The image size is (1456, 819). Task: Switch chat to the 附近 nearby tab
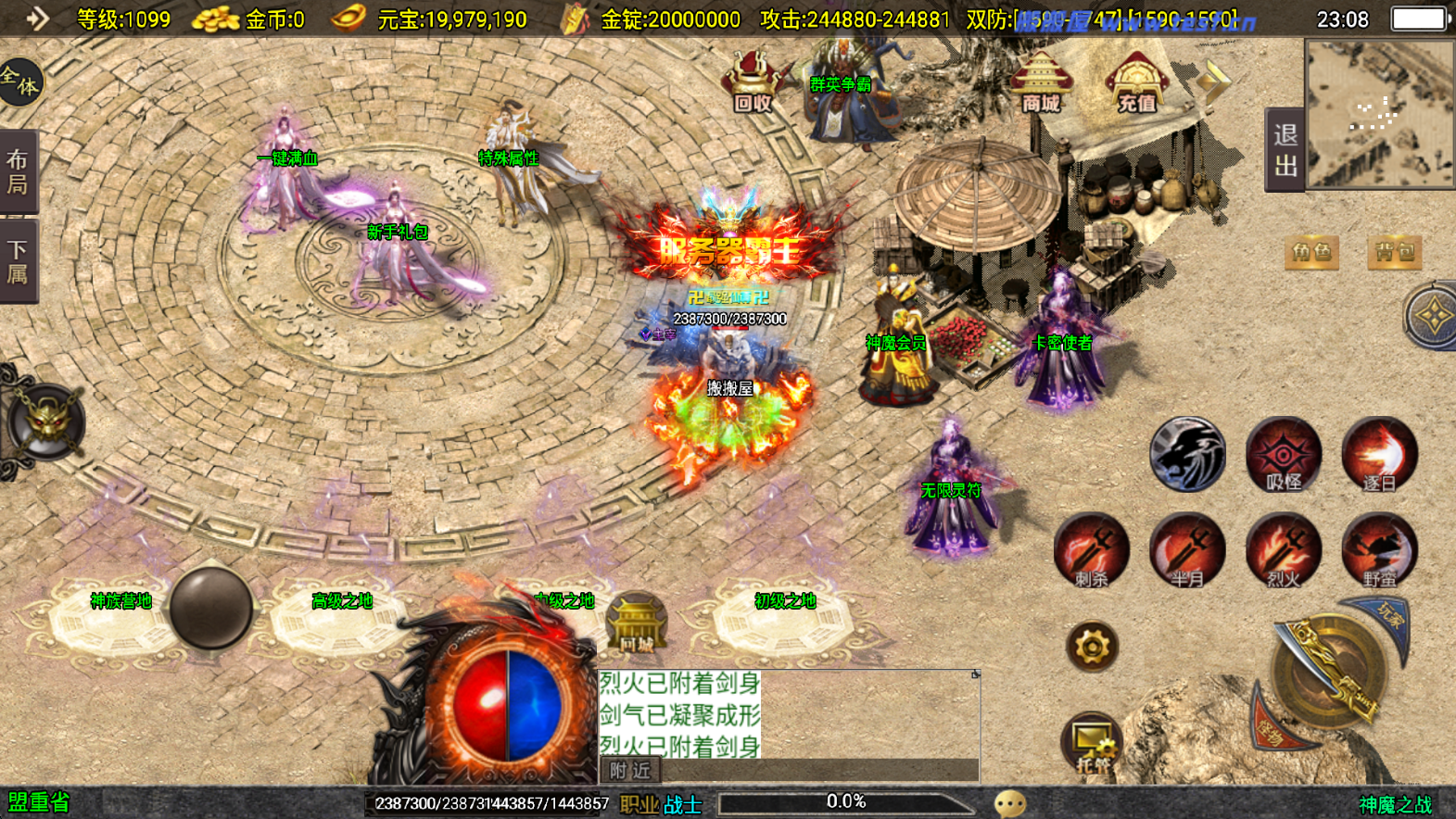point(630,770)
